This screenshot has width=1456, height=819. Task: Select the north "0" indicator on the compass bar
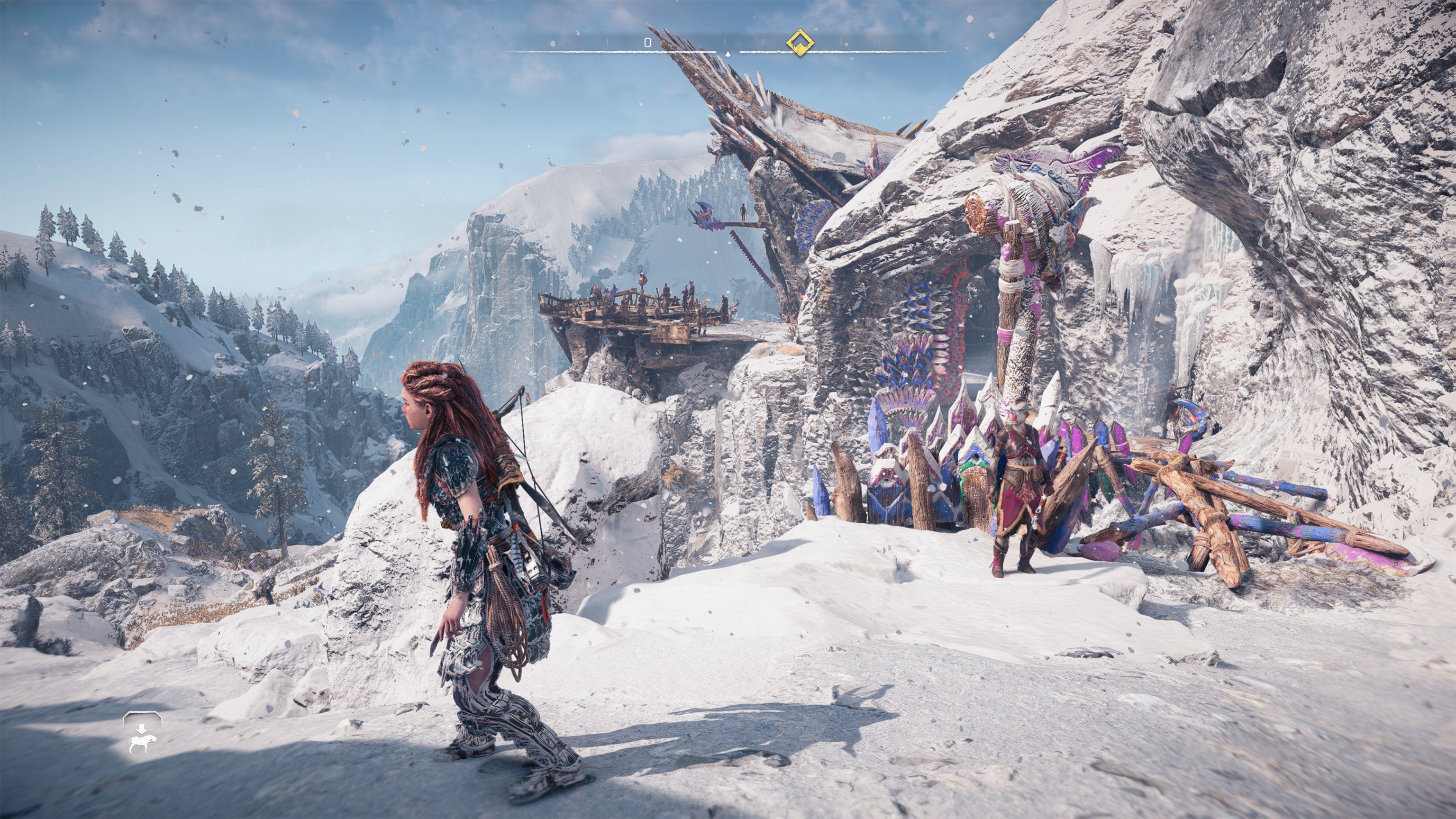pyautogui.click(x=648, y=42)
